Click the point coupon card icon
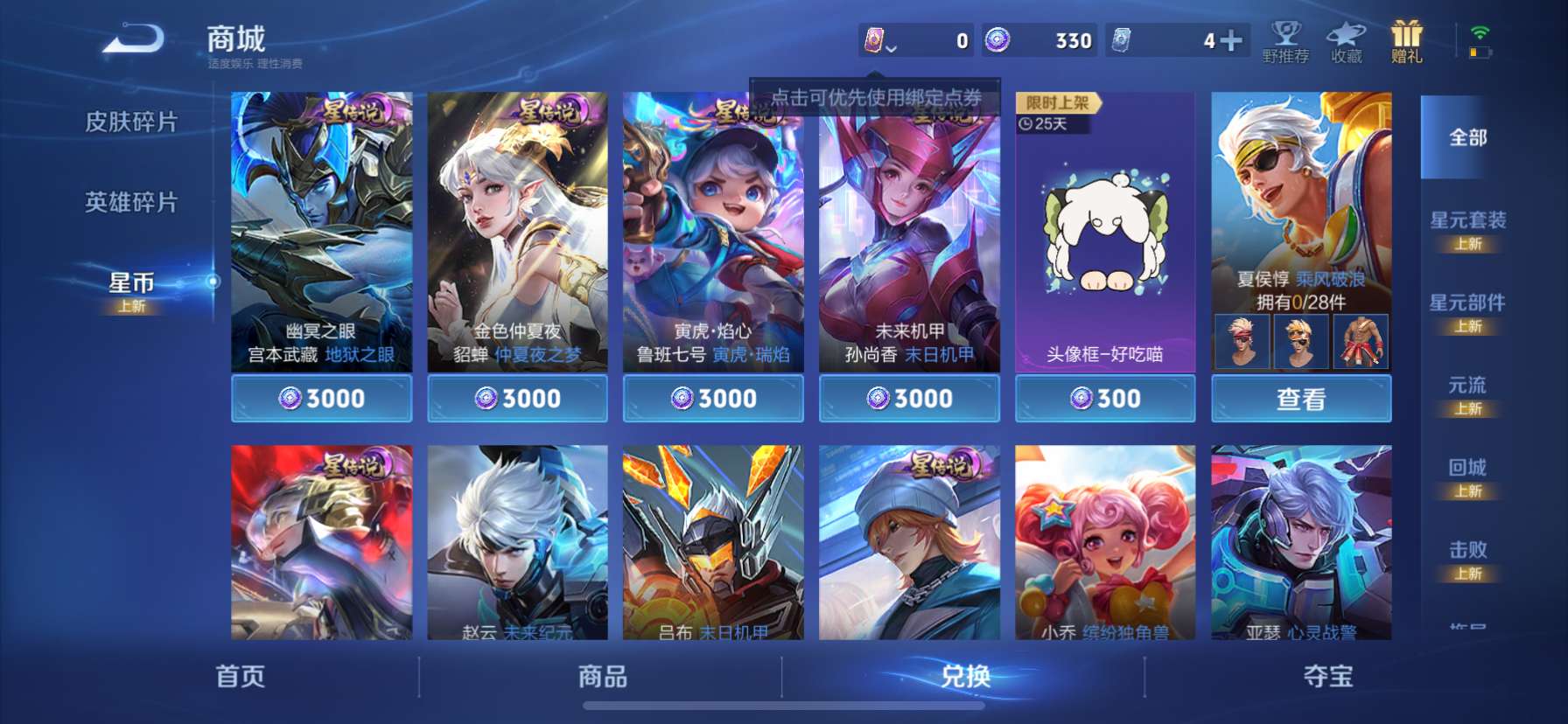 [x=875, y=39]
